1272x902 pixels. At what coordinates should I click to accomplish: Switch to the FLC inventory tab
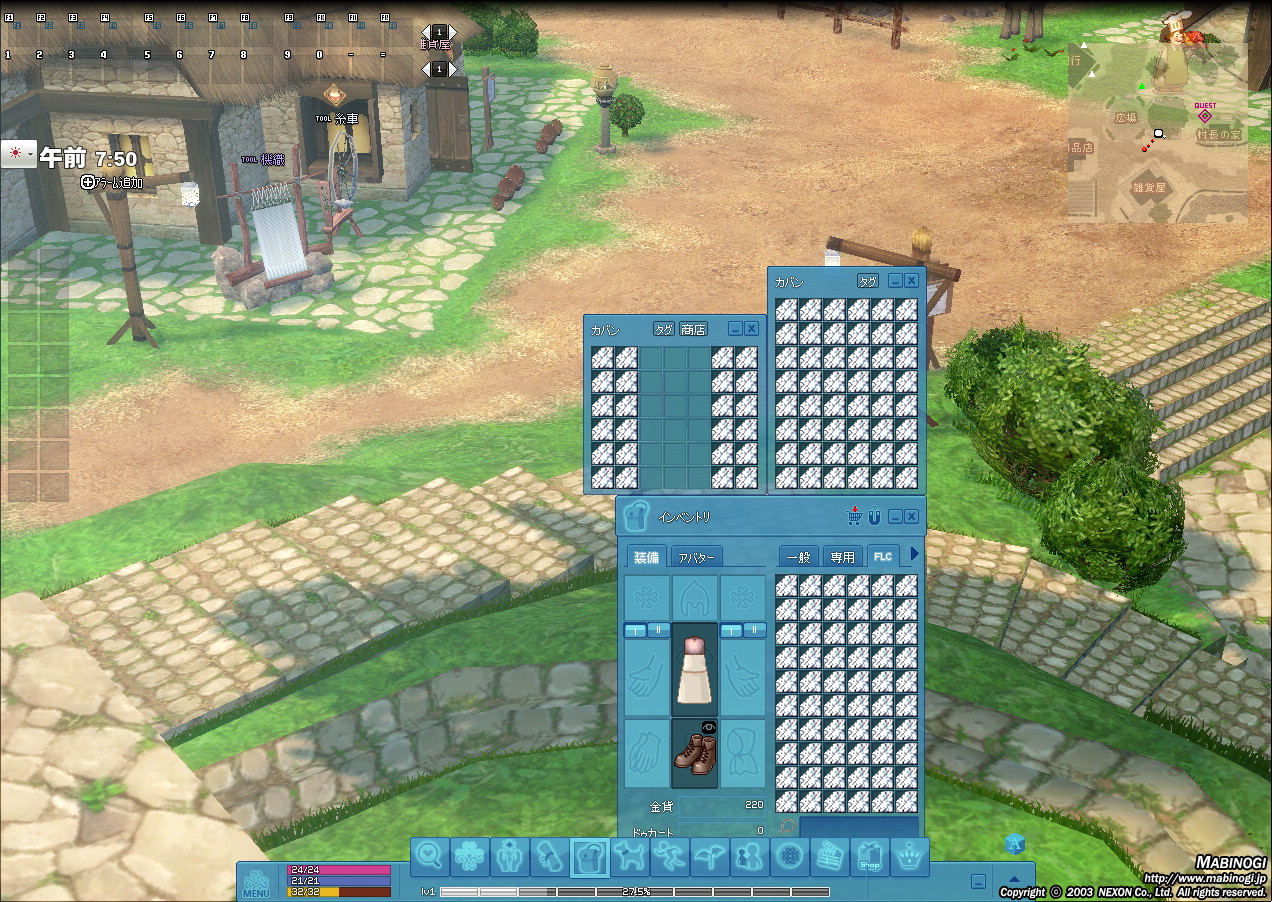click(x=882, y=556)
